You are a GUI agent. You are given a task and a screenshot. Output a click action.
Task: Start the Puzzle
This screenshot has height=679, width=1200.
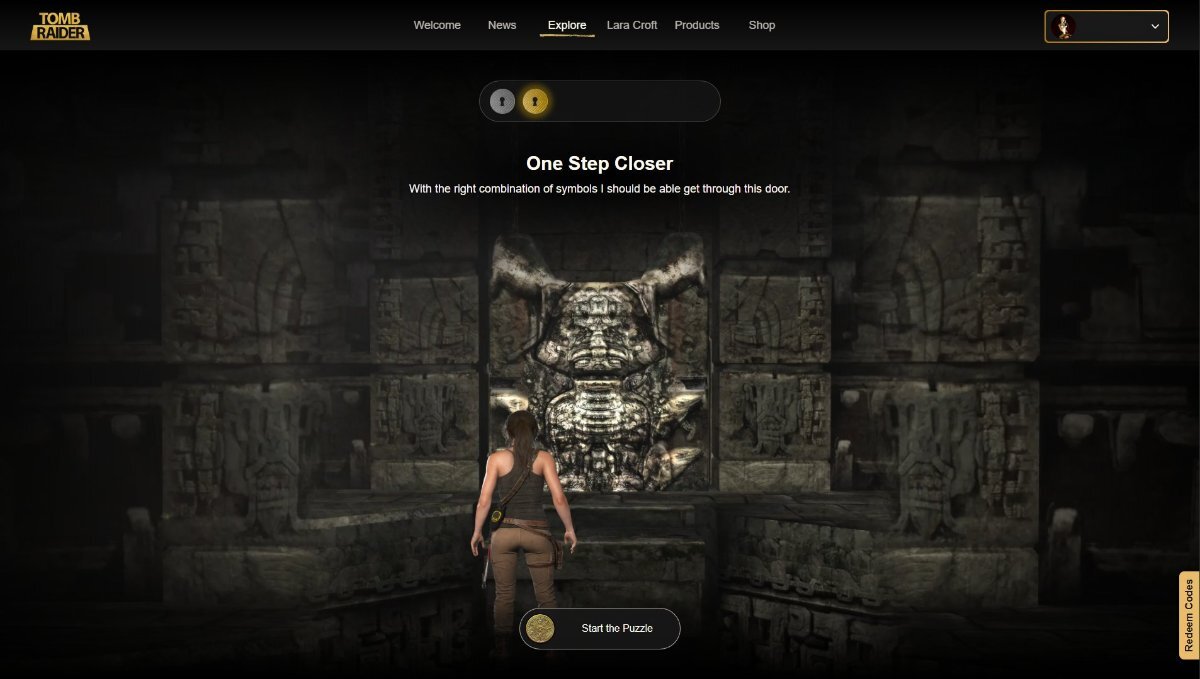click(600, 628)
